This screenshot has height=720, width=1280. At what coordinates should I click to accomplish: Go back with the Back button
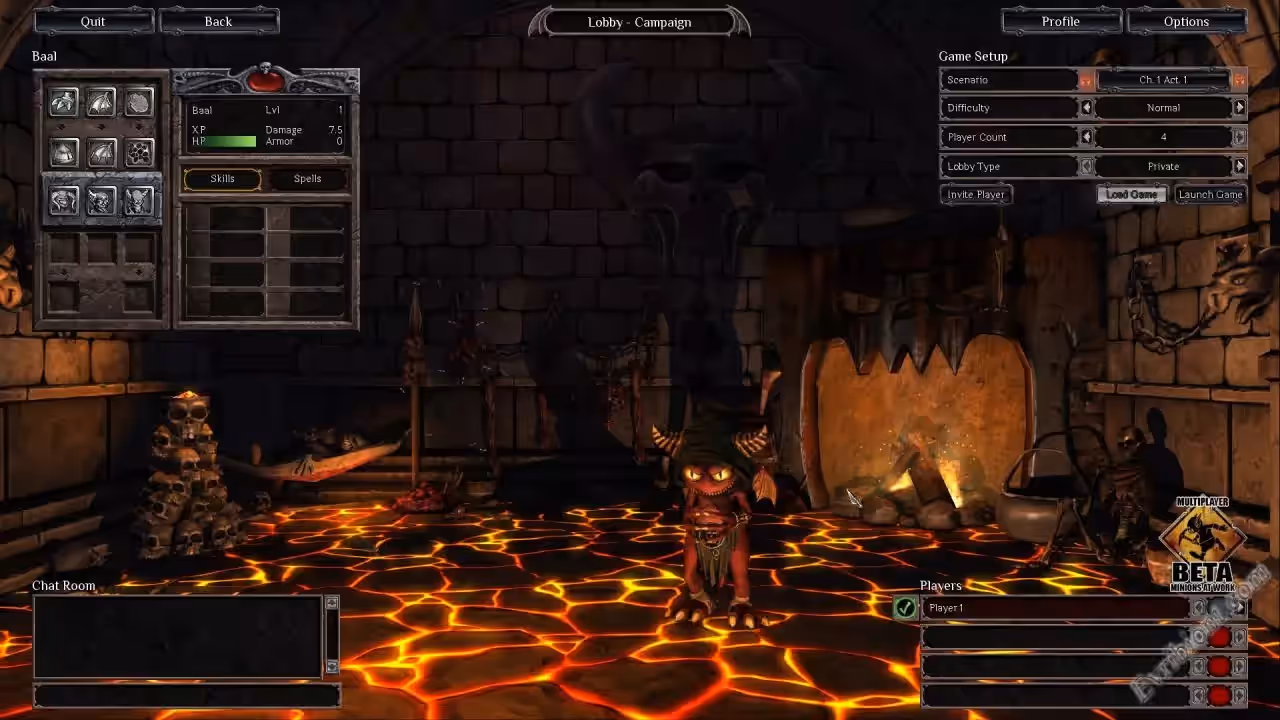(218, 21)
